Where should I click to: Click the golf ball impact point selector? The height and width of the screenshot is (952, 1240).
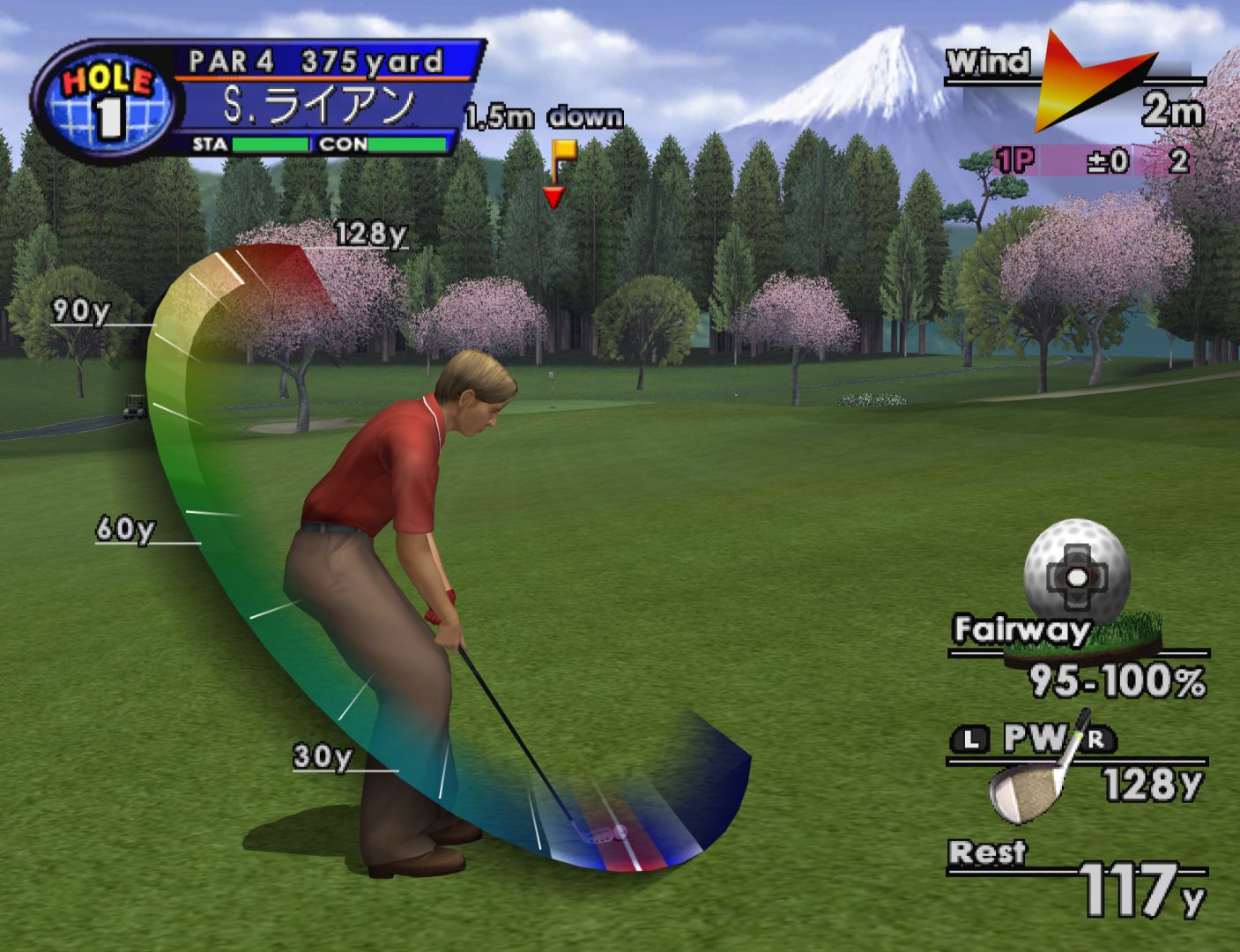tap(1076, 575)
